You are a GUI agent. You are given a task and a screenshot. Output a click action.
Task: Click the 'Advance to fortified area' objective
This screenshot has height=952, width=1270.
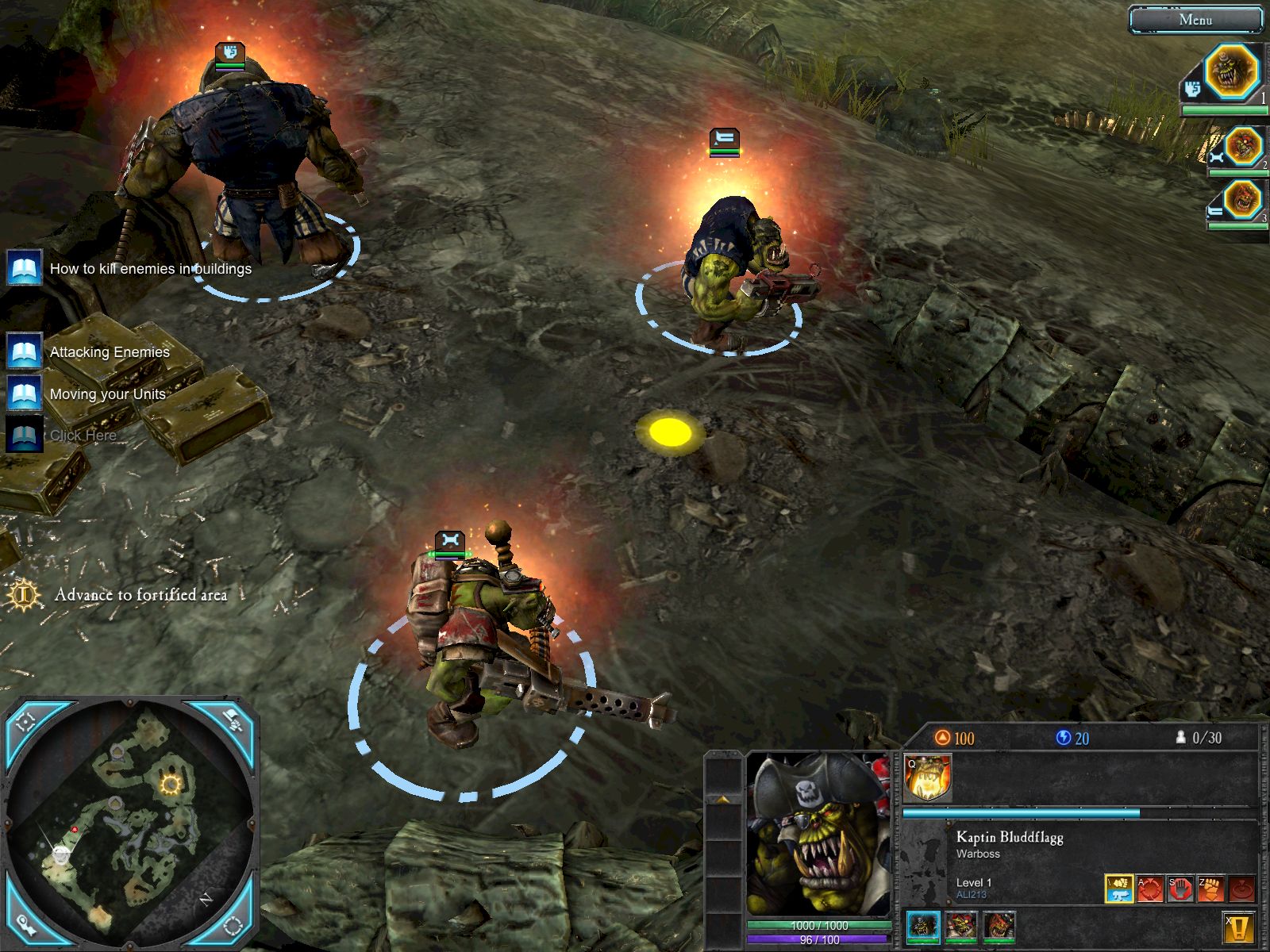point(140,595)
